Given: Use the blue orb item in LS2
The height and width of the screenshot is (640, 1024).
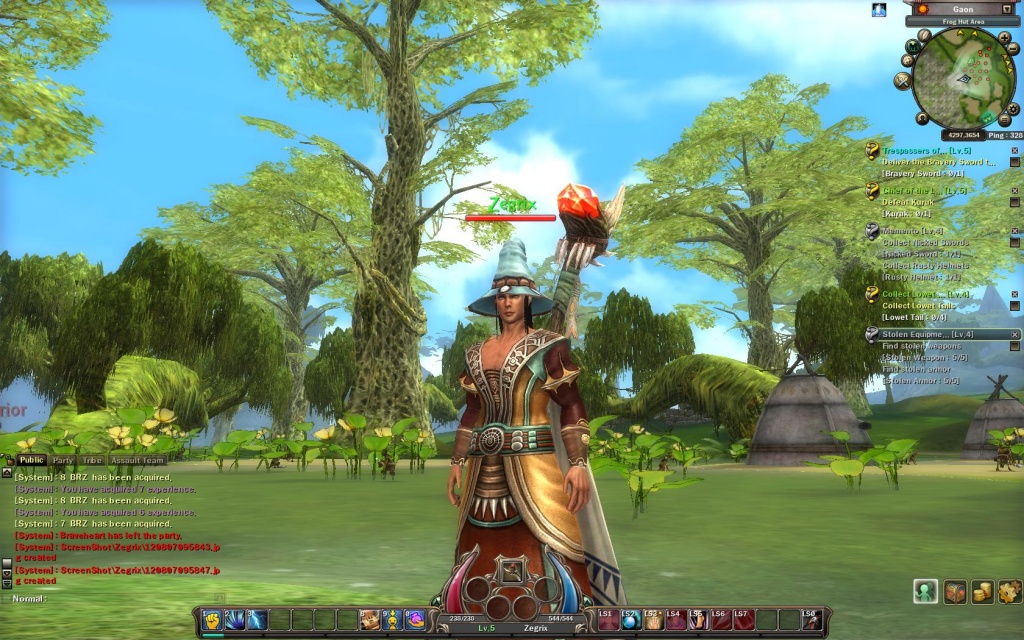Looking at the screenshot, I should pyautogui.click(x=630, y=621).
